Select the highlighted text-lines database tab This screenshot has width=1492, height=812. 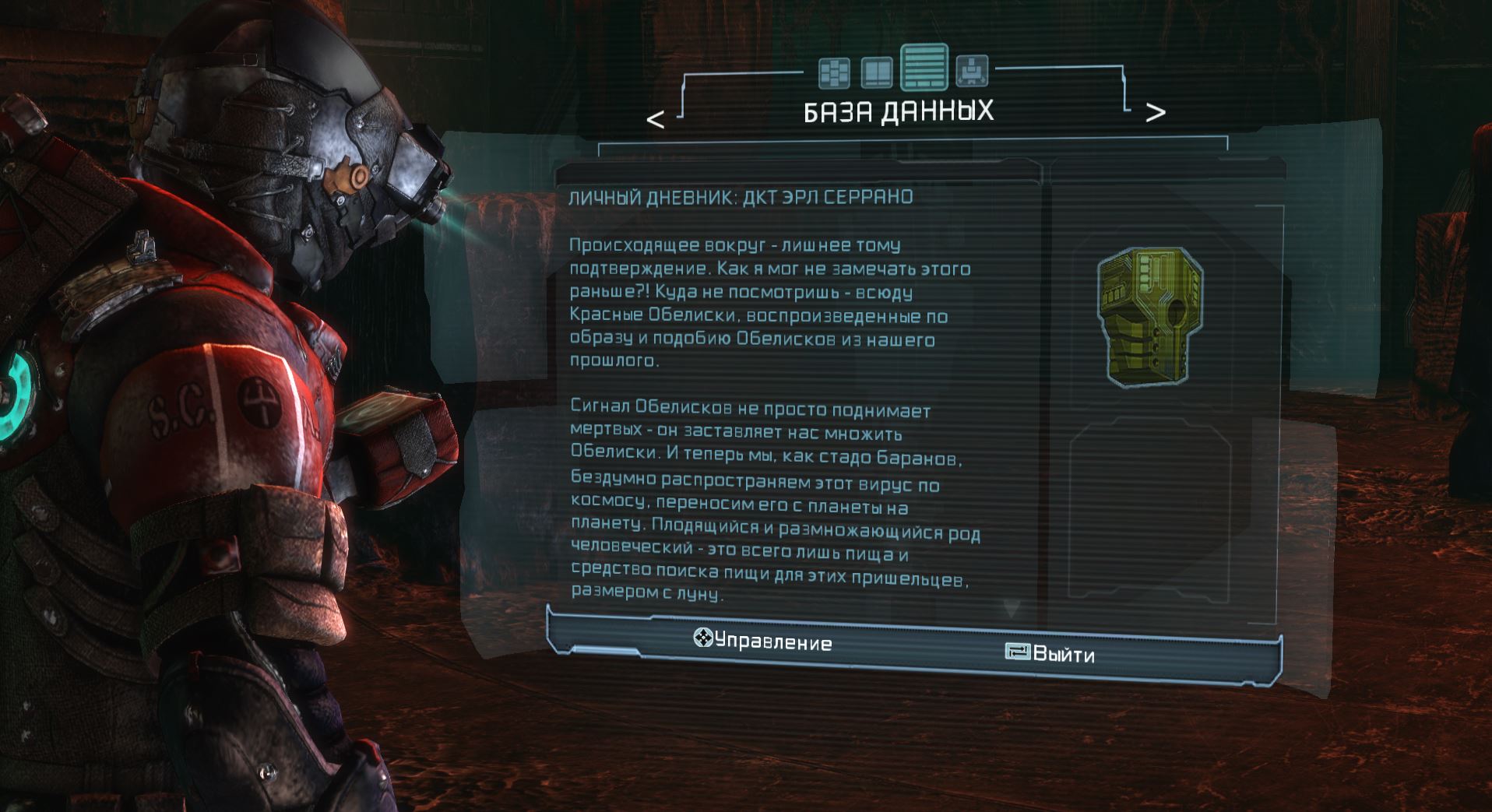(924, 67)
